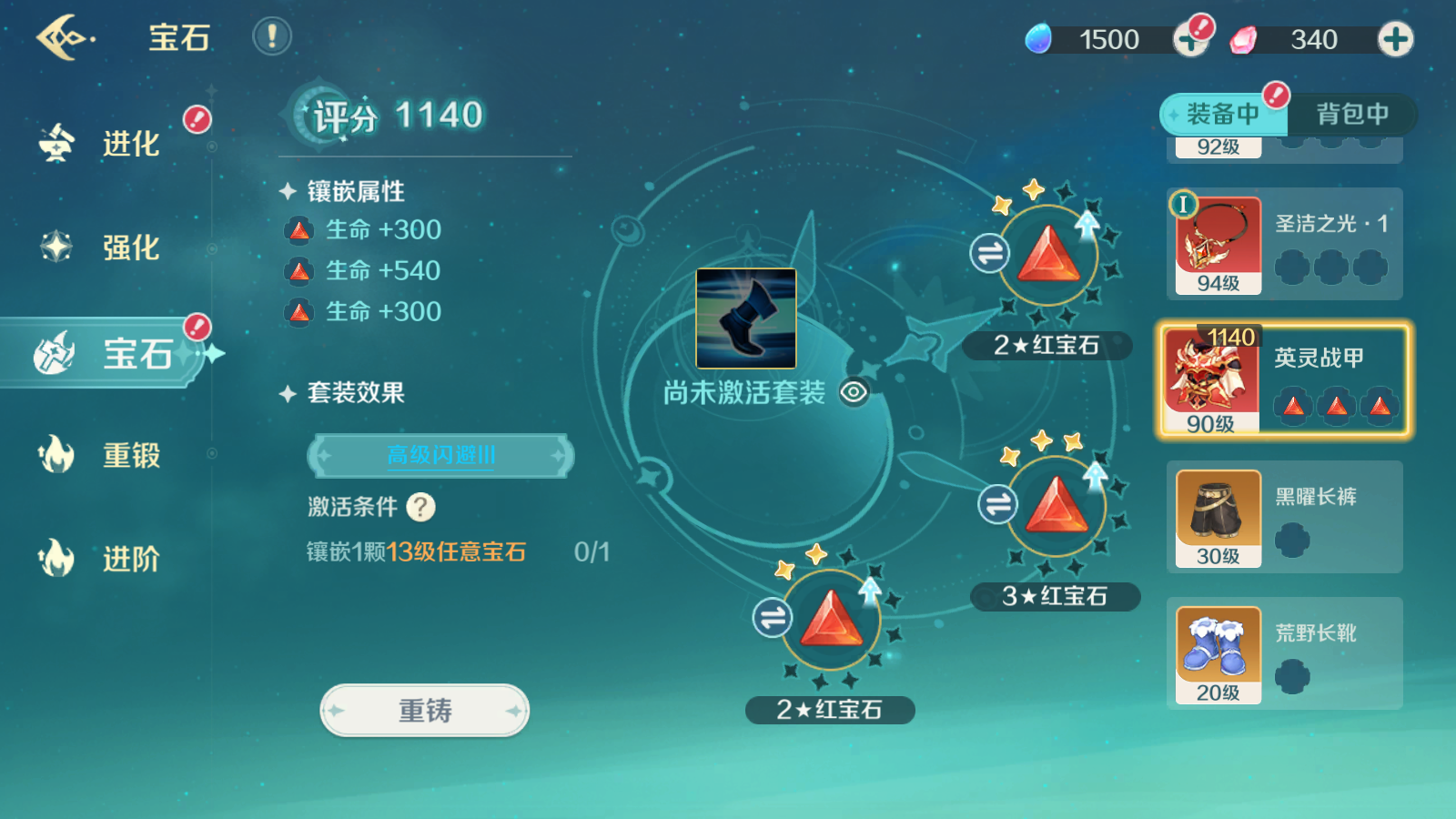
Task: Open the 激活条件 question mark help icon
Action: [x=420, y=508]
